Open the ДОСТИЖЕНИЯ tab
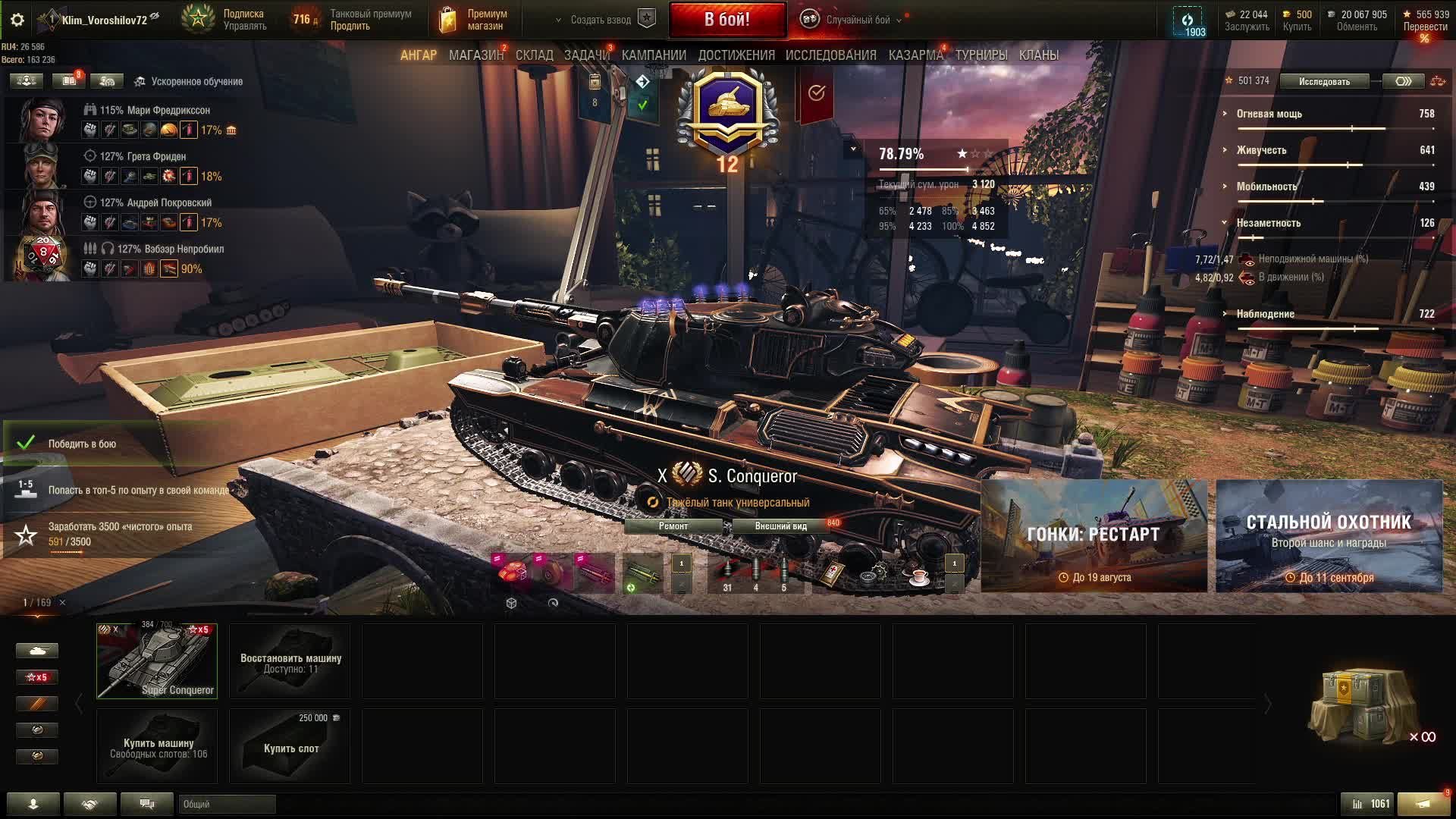This screenshot has height=819, width=1456. (736, 55)
